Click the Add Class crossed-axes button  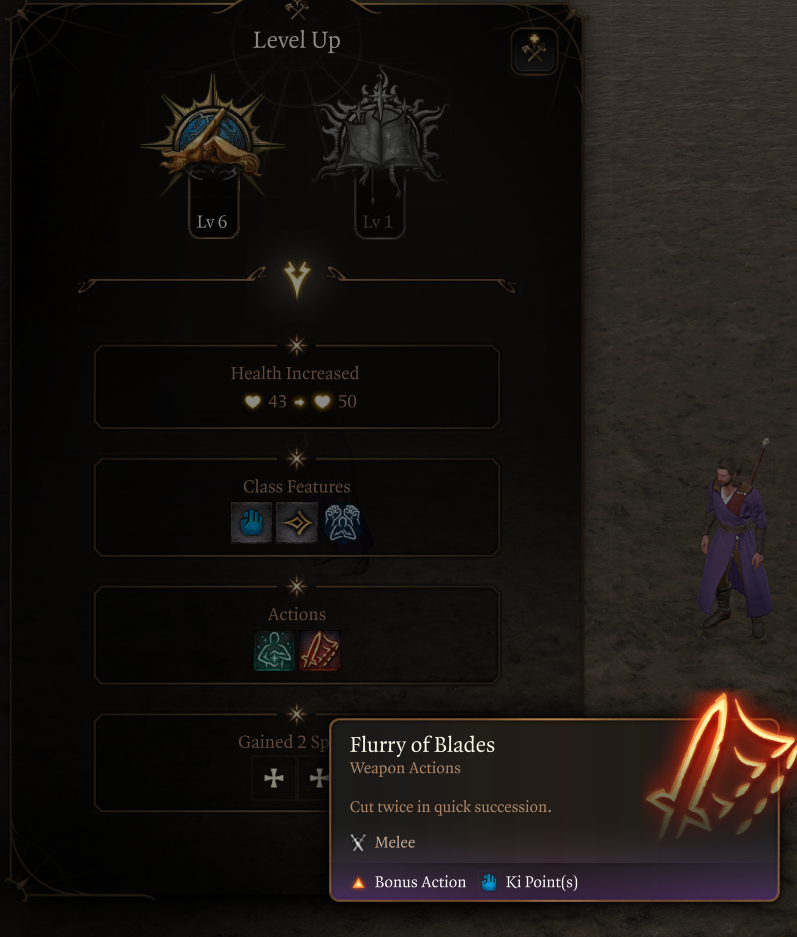(x=534, y=51)
